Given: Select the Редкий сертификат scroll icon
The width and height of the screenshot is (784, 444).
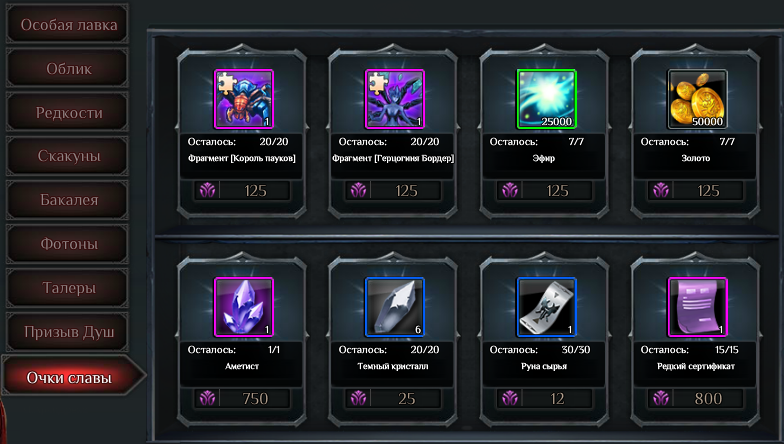Looking at the screenshot, I should pyautogui.click(x=697, y=307).
